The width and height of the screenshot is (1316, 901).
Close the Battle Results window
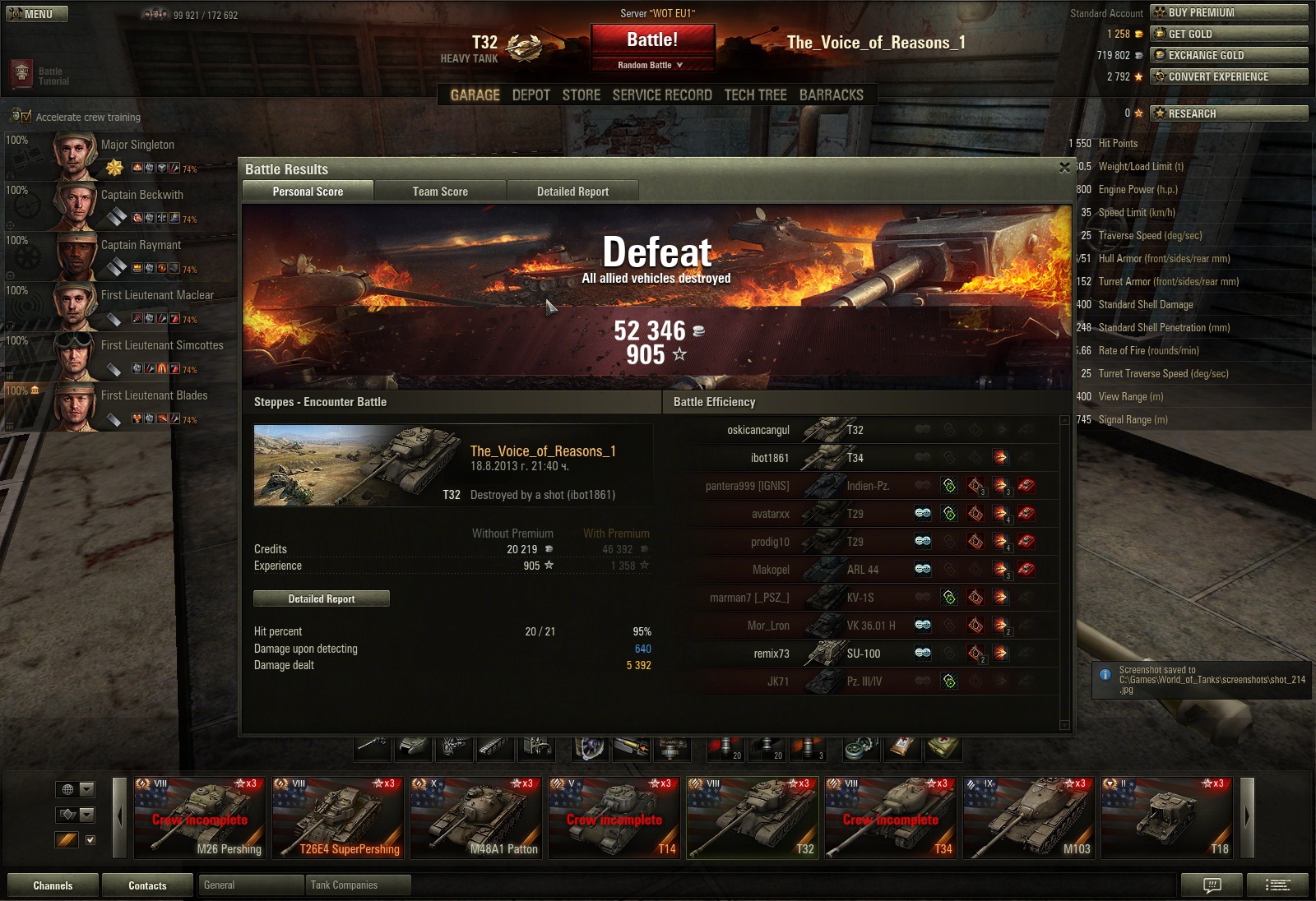tap(1064, 168)
